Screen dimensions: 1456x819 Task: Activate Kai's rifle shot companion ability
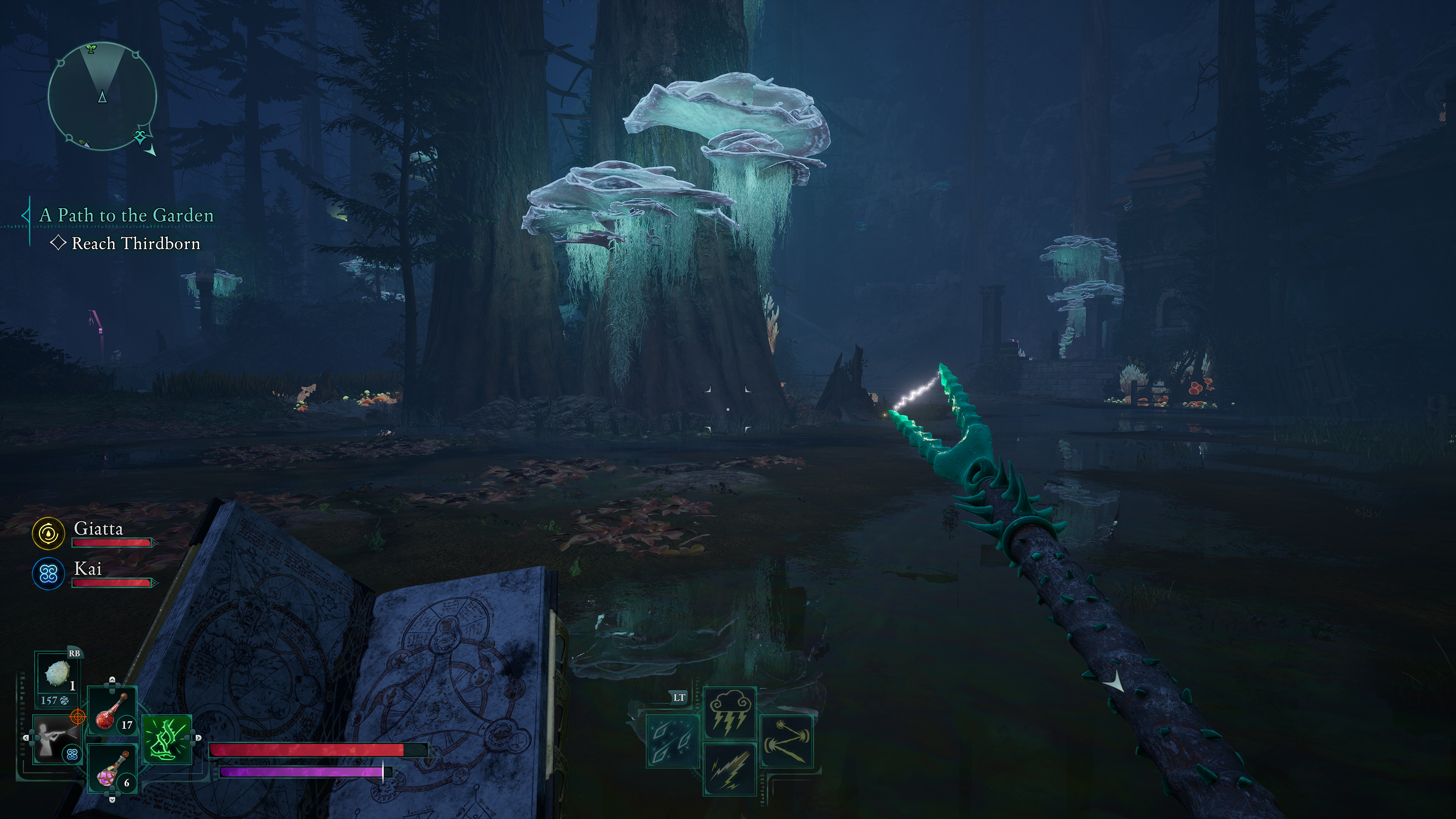click(x=56, y=738)
